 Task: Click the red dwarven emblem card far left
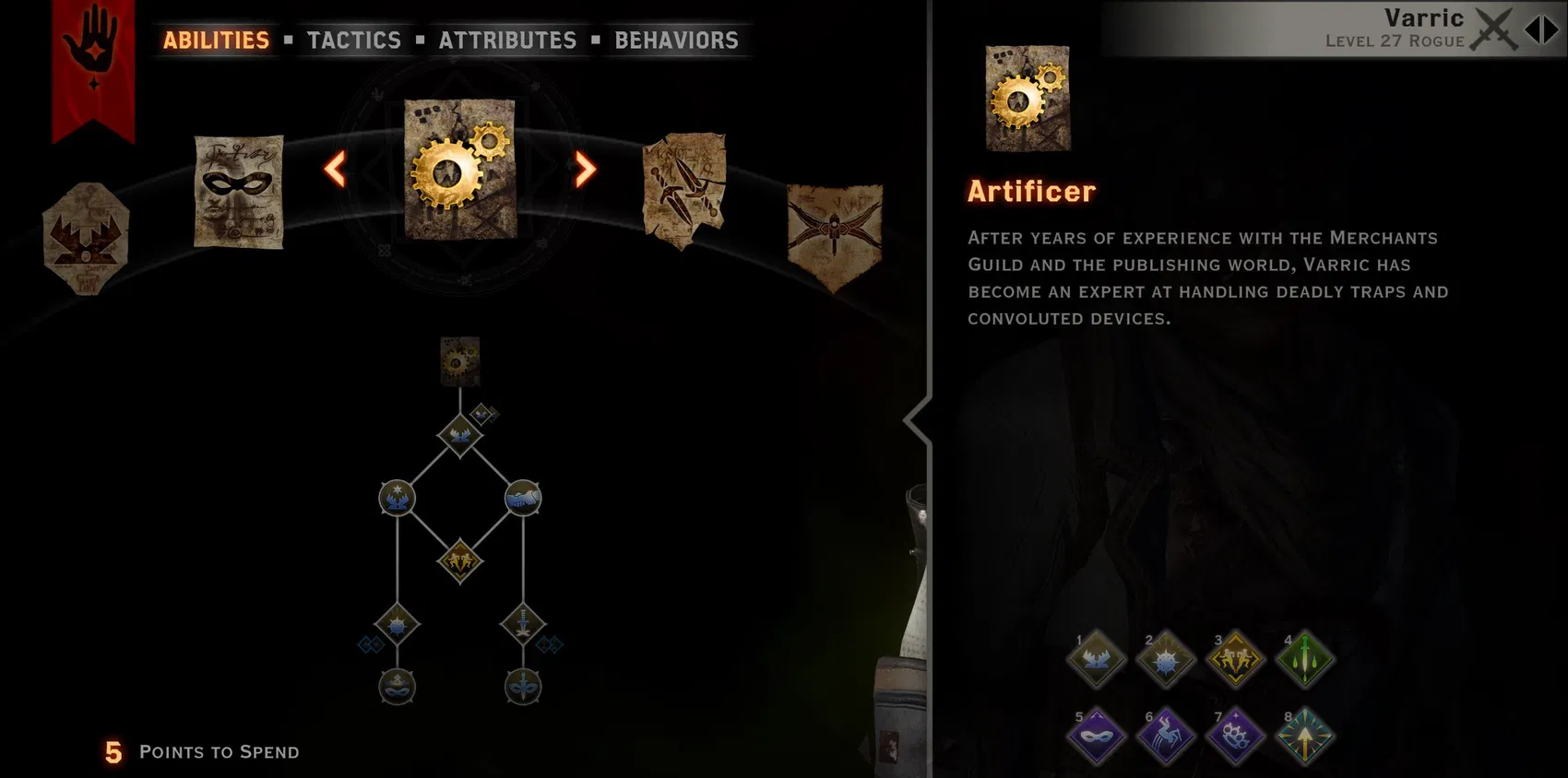pos(86,238)
